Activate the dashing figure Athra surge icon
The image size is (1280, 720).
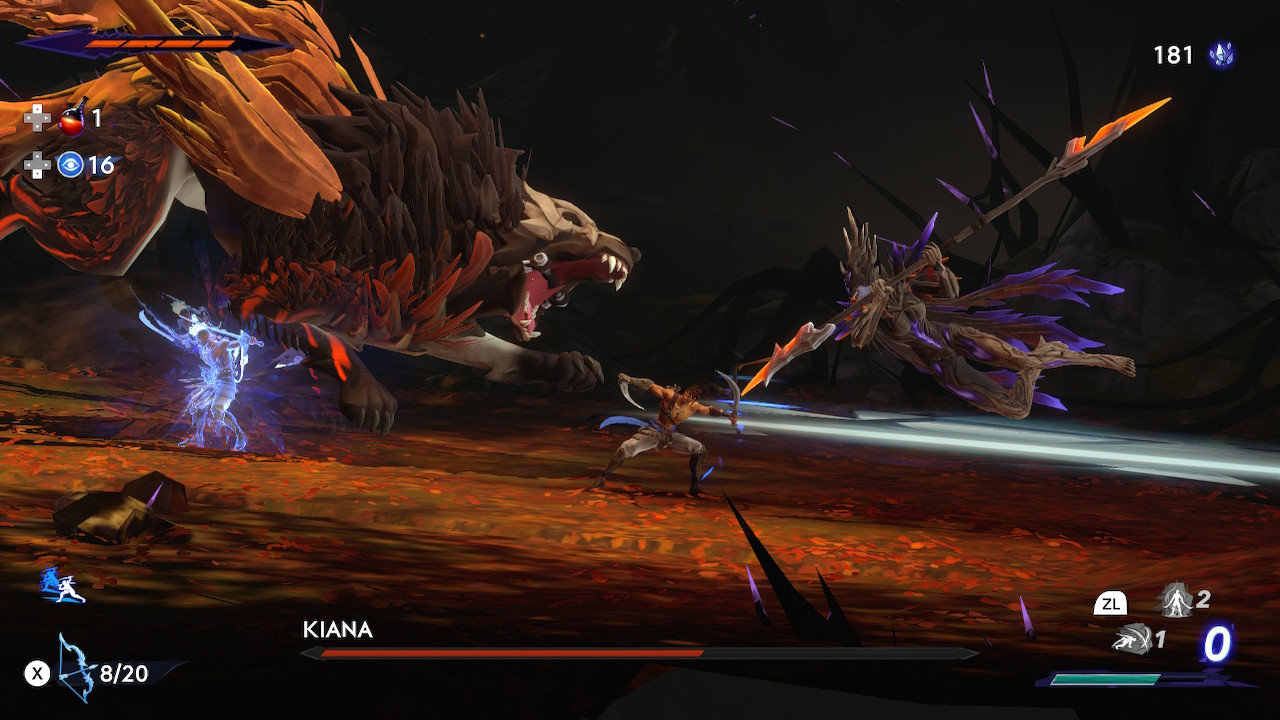(1131, 639)
